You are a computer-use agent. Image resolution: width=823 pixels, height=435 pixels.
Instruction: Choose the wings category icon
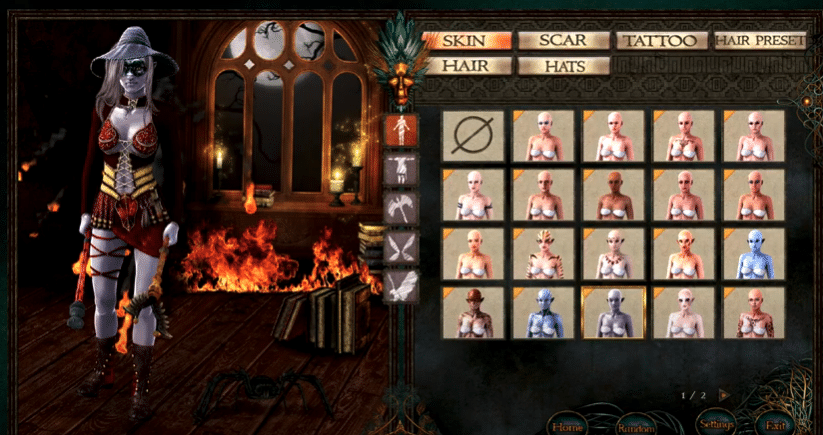click(401, 247)
